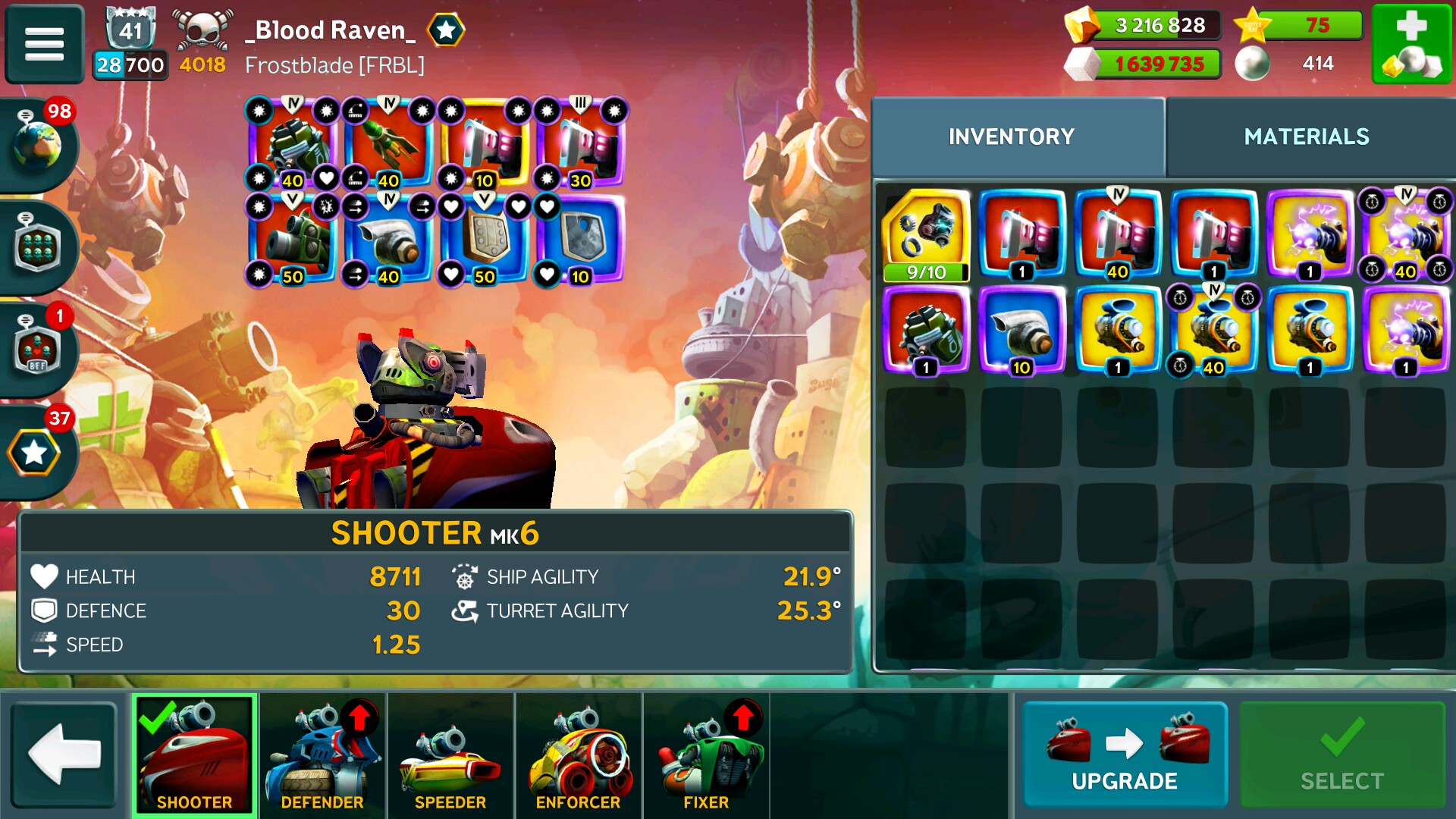Image resolution: width=1456 pixels, height=819 pixels.
Task: Open the Inventory tab
Action: pyautogui.click(x=1011, y=136)
